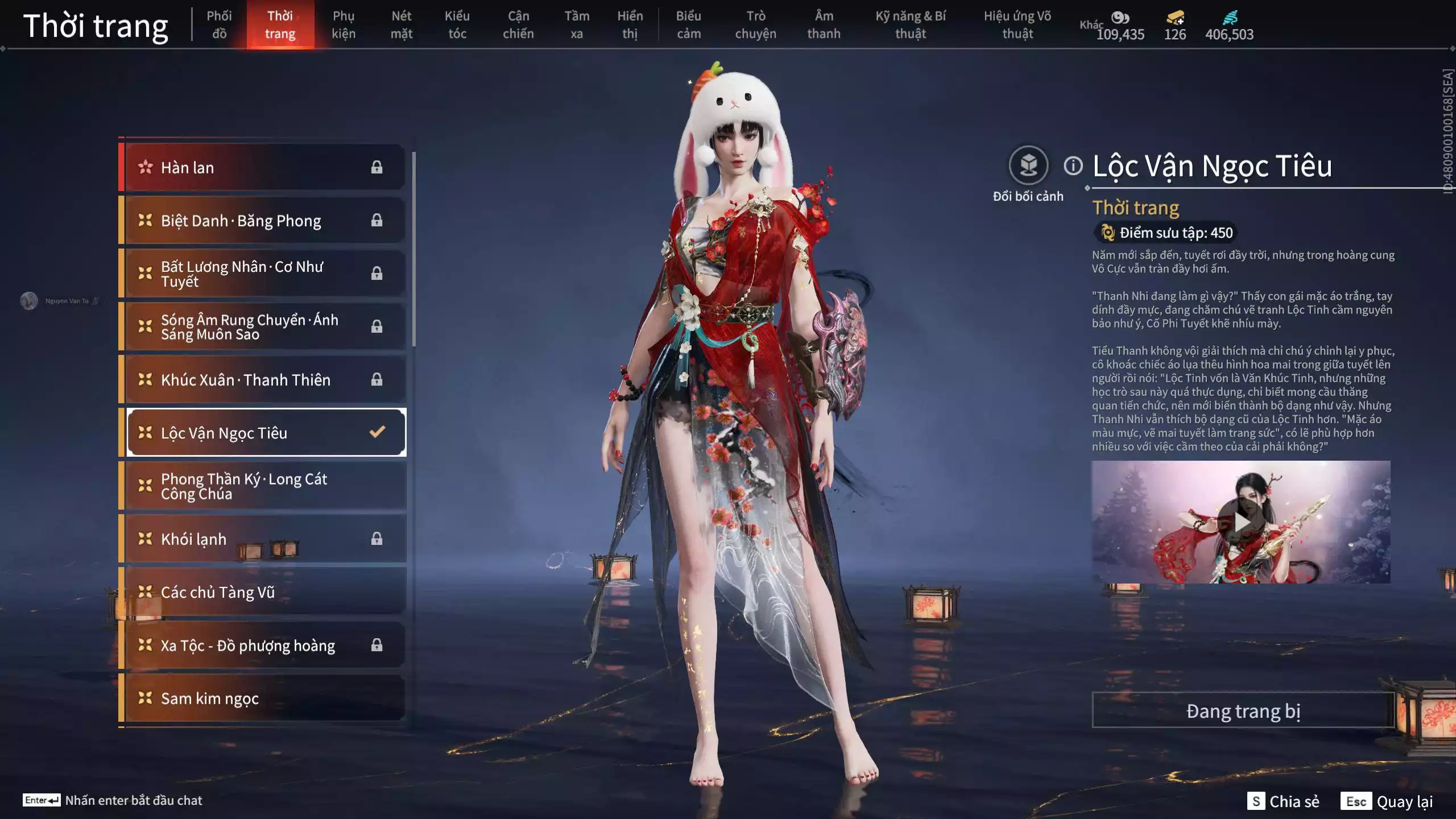Screen dimensions: 1456x819
Task: Show the Hiệu ứng Võ thuật tab
Action: 1017,25
